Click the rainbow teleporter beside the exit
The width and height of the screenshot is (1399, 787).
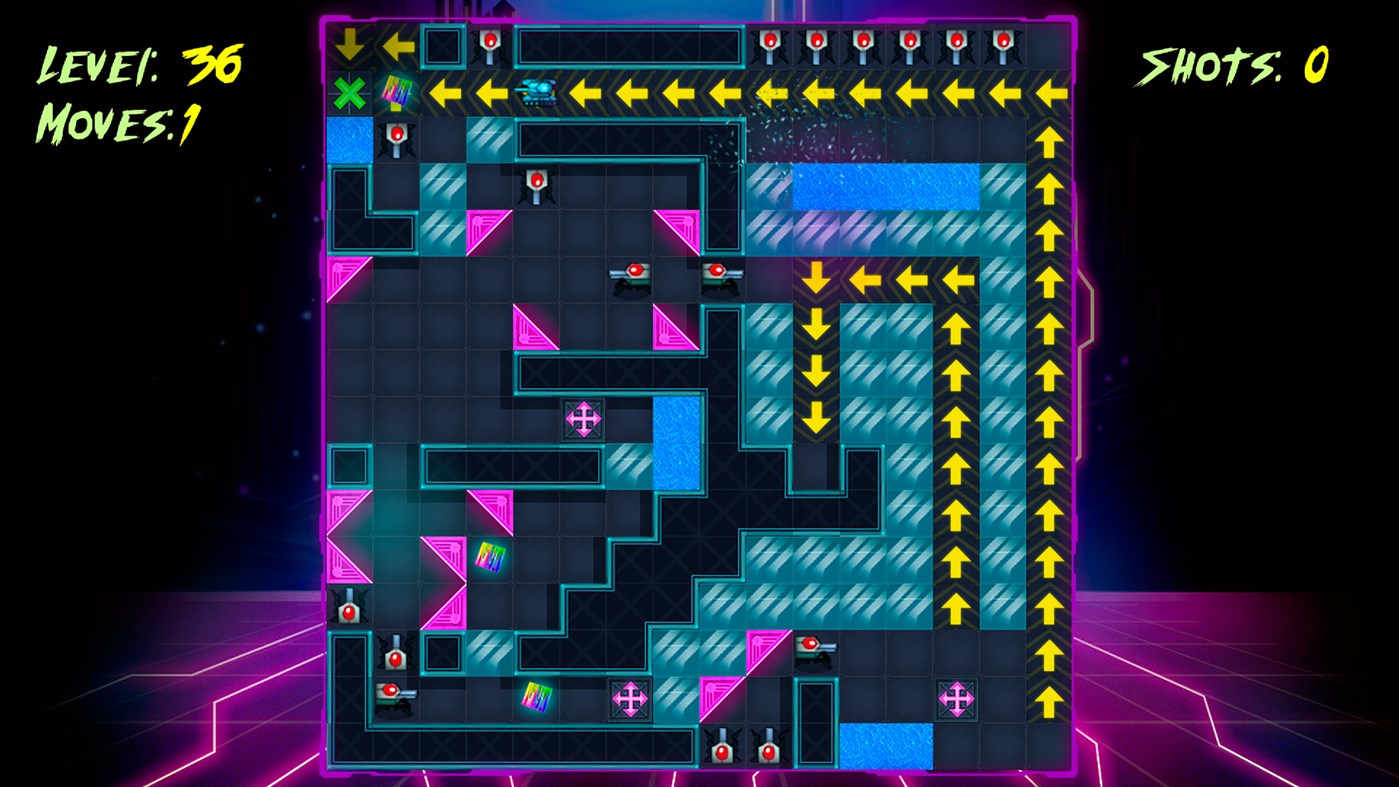click(394, 89)
